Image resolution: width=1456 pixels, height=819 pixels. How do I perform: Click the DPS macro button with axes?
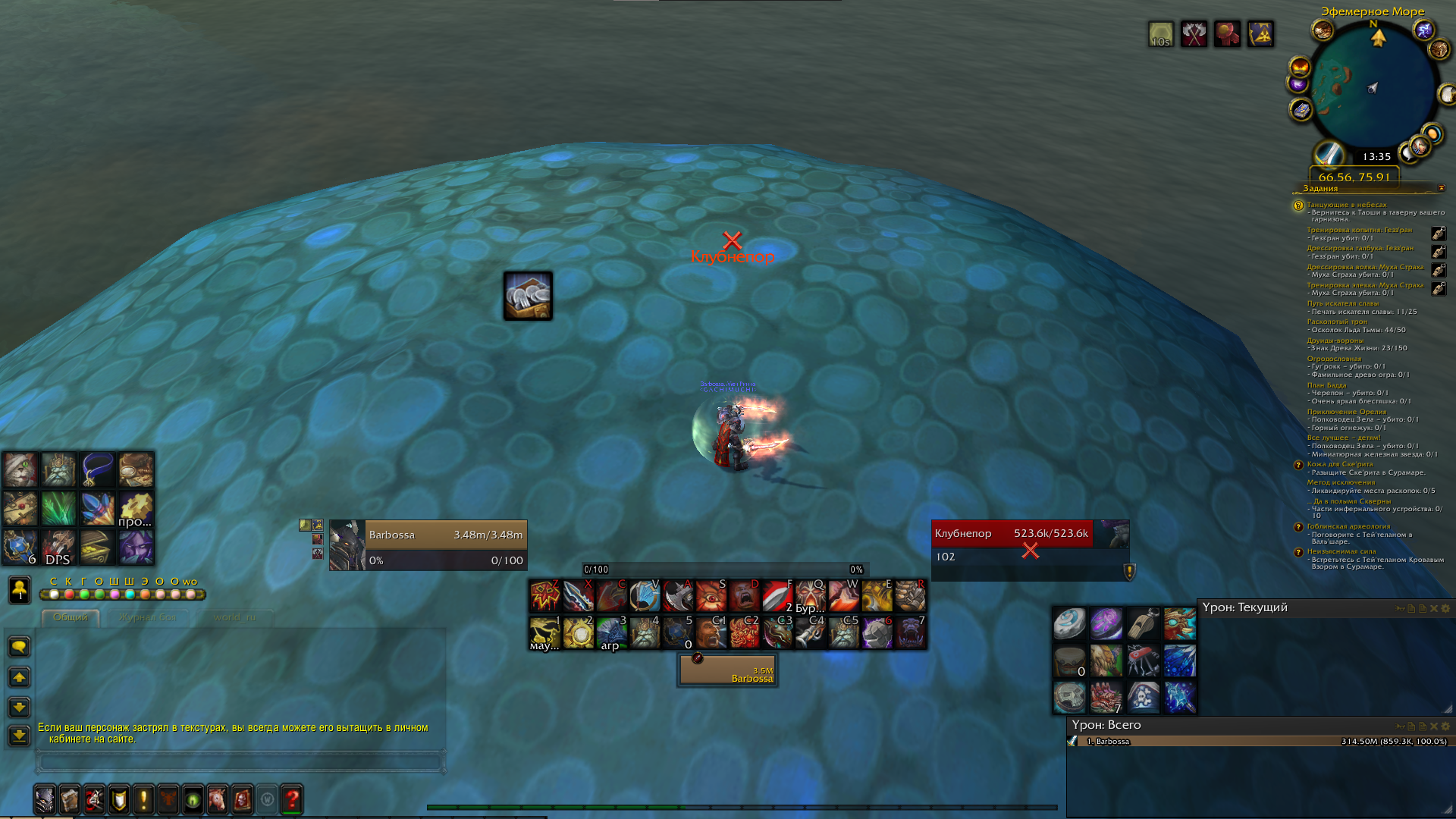(58, 548)
